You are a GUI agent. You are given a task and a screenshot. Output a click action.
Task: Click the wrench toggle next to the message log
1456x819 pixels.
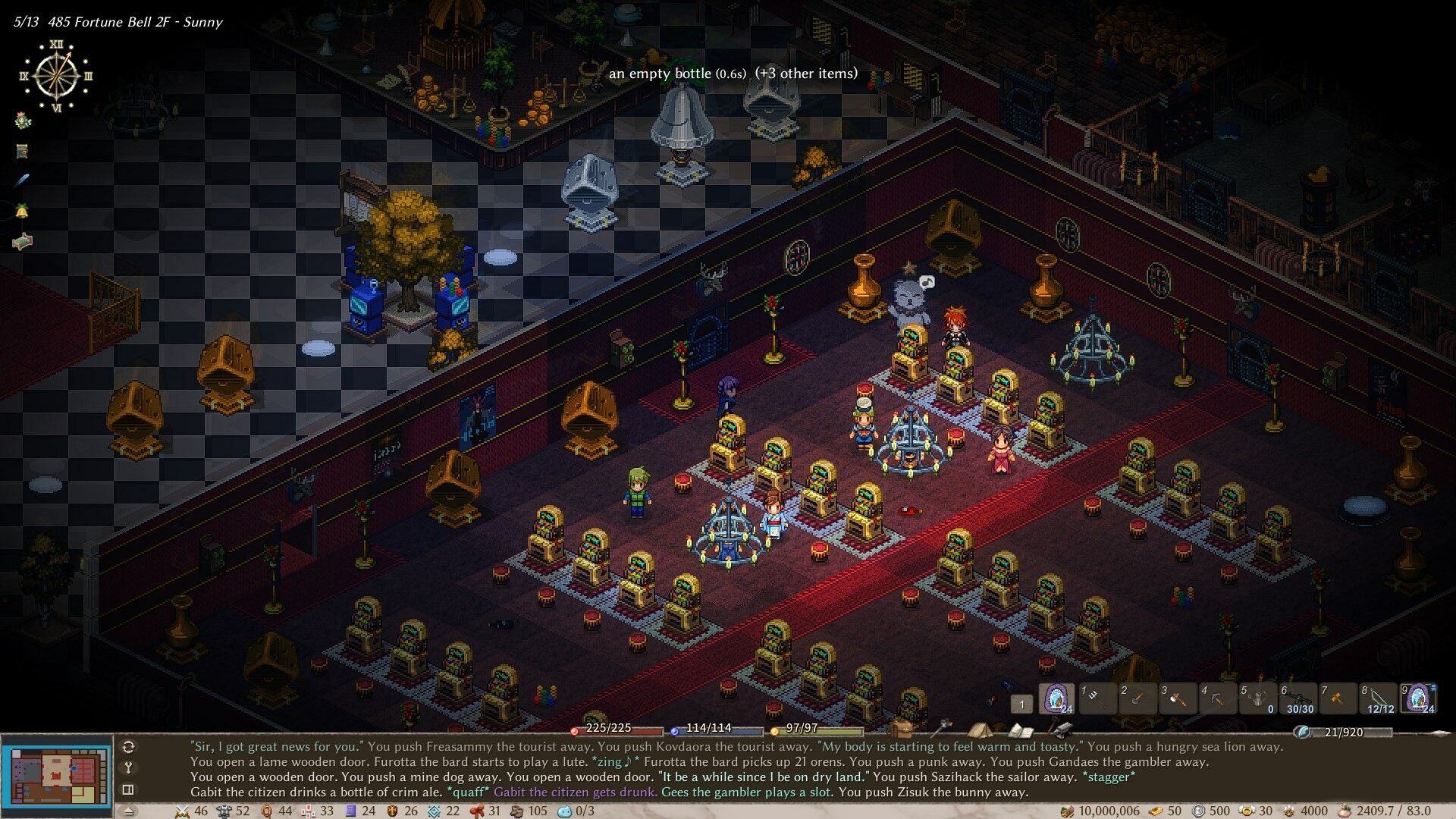[129, 769]
